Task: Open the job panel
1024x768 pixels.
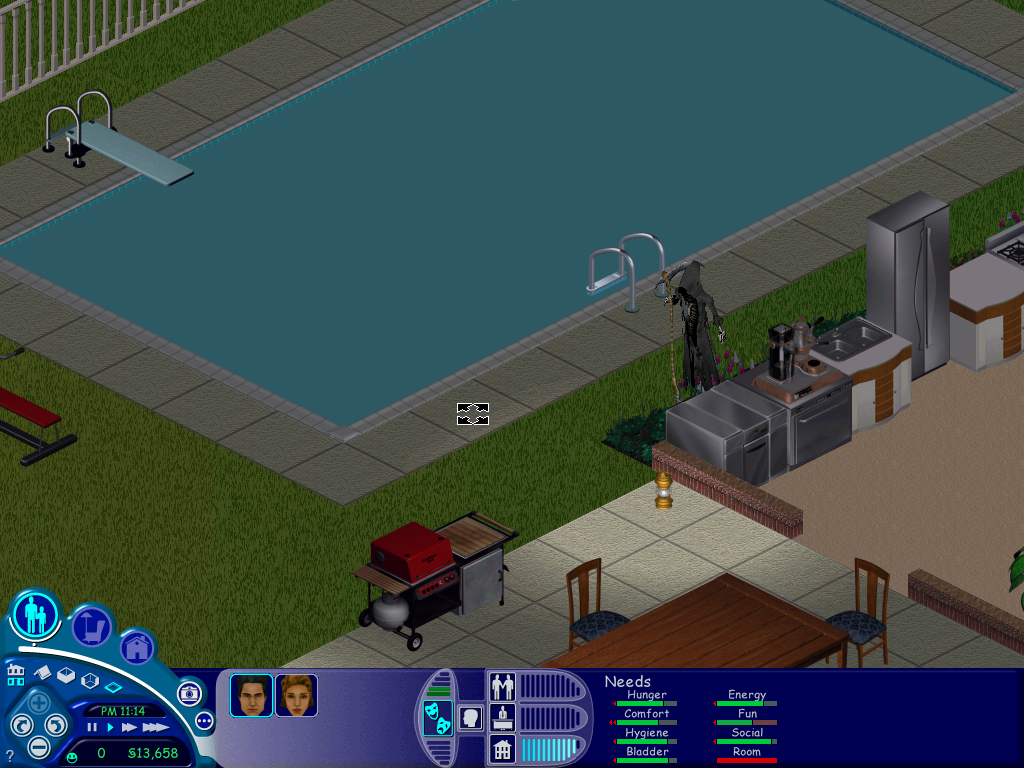Action: [502, 717]
